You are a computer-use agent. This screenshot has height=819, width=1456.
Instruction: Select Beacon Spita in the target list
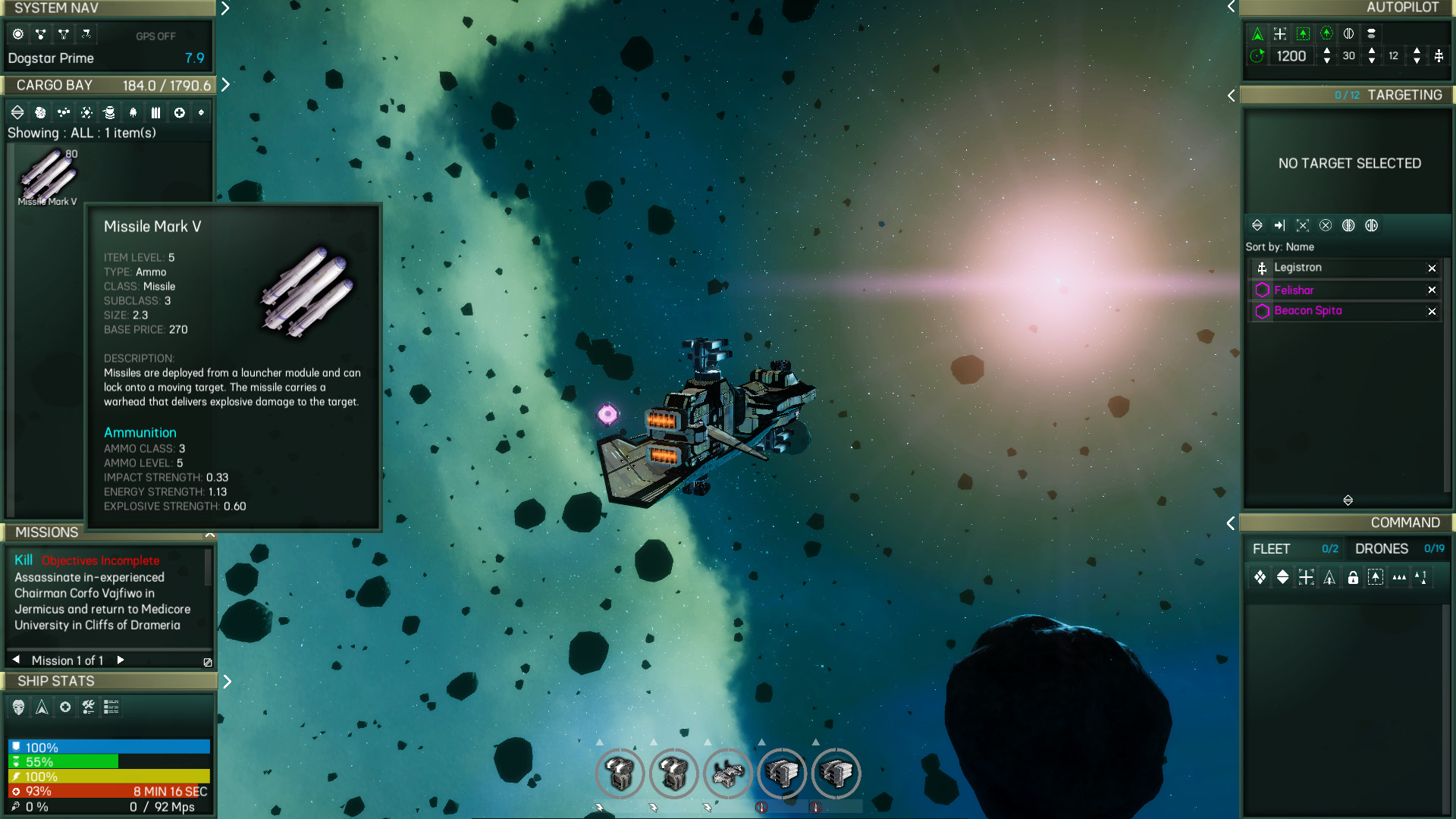[1308, 311]
